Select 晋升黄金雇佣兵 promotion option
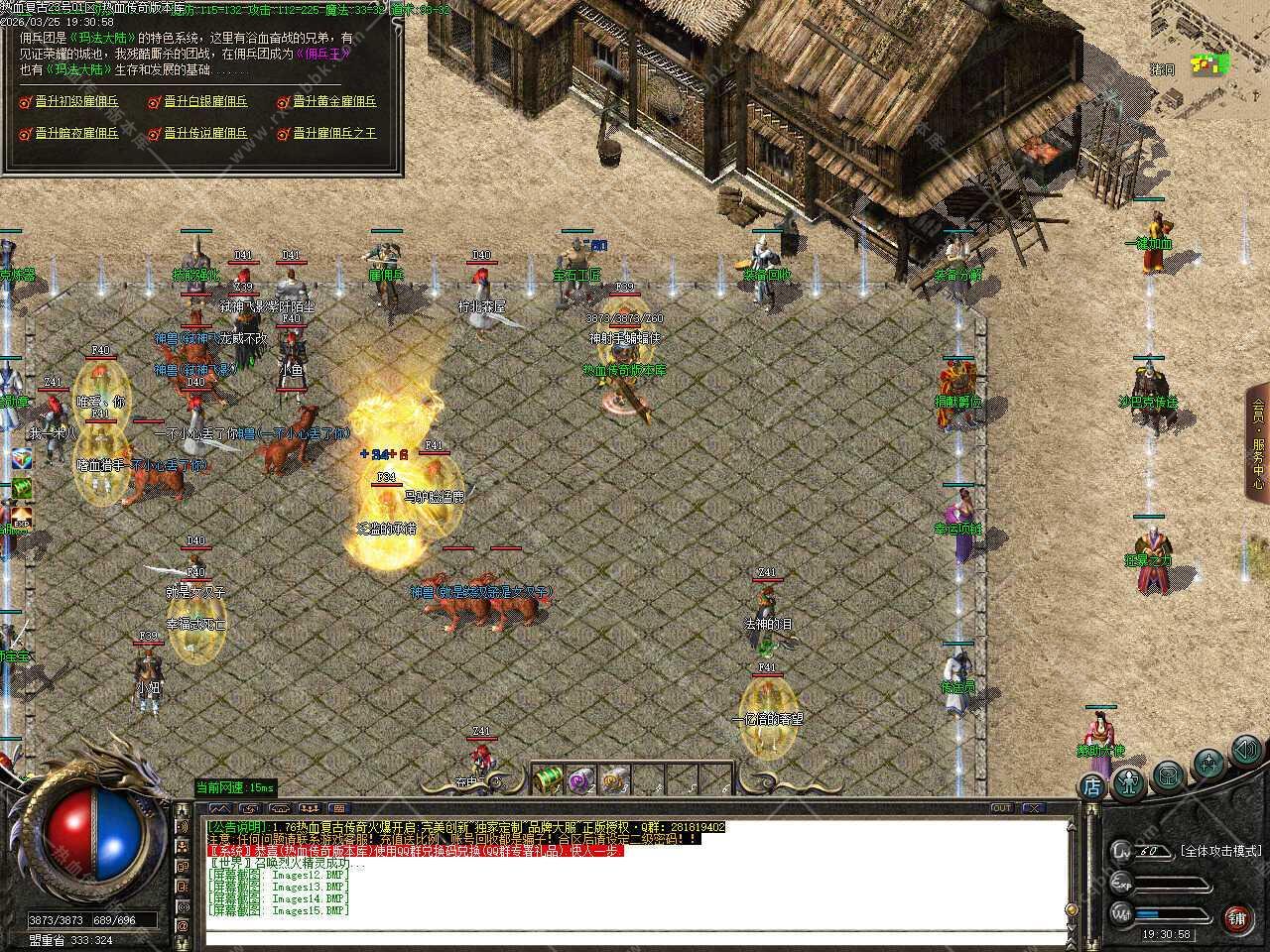 334,101
